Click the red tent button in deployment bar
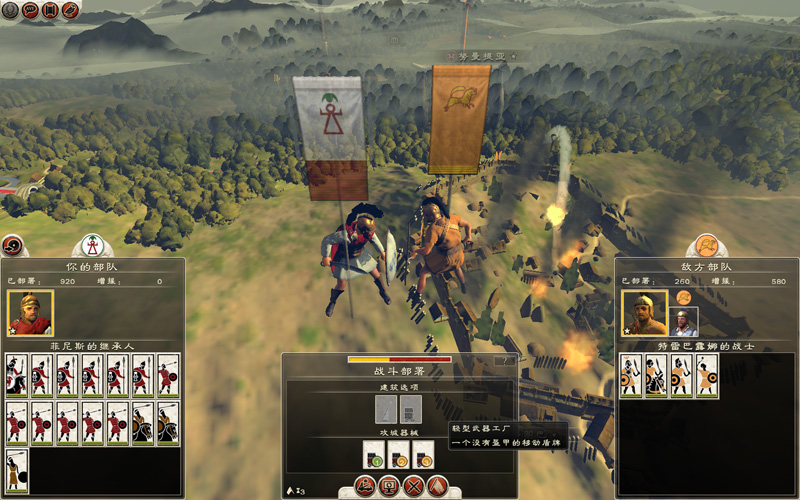This screenshot has width=800, height=500. click(436, 487)
